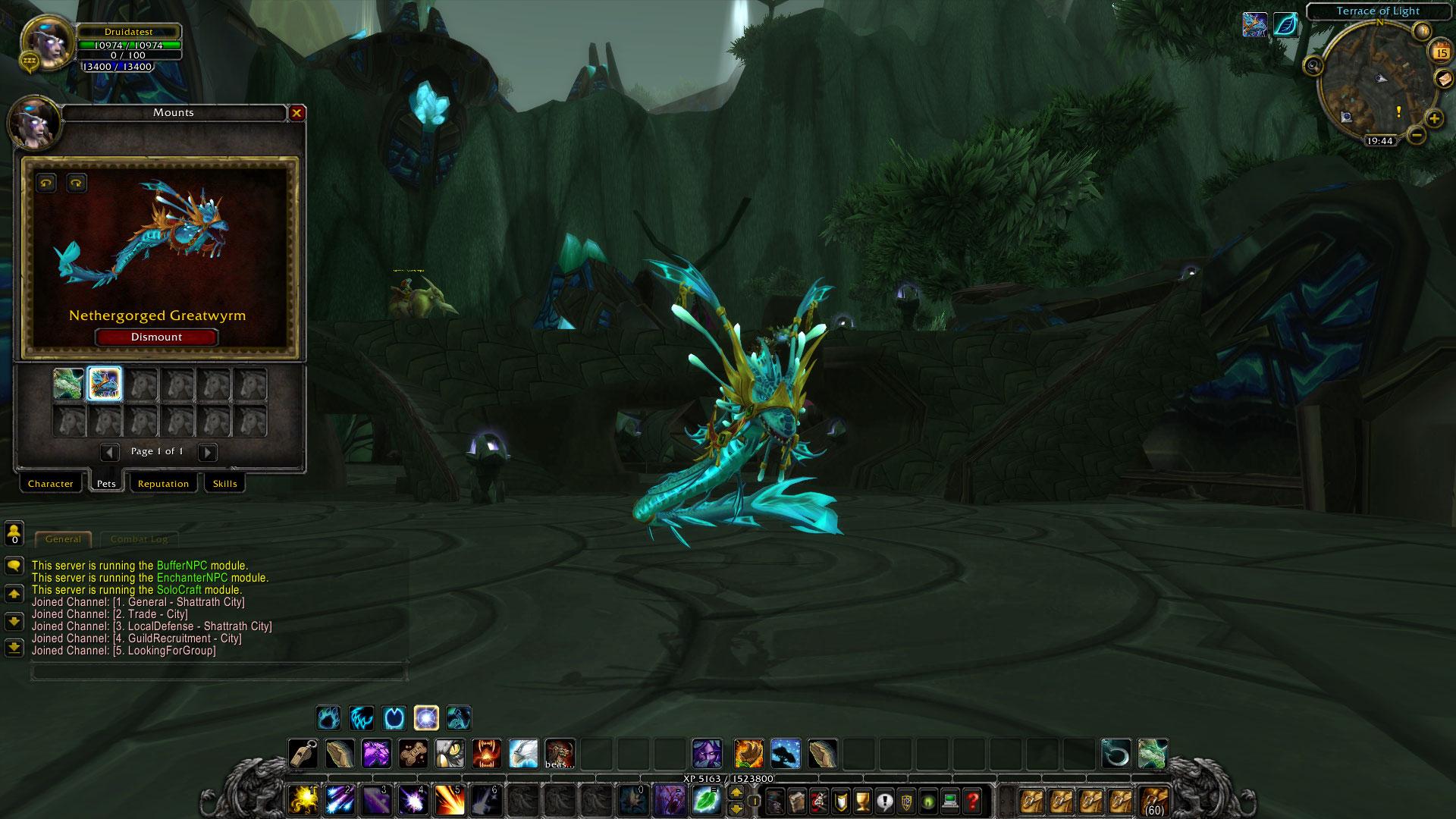
Task: Open Talents via the red micro menu icon
Action: pyautogui.click(x=817, y=800)
